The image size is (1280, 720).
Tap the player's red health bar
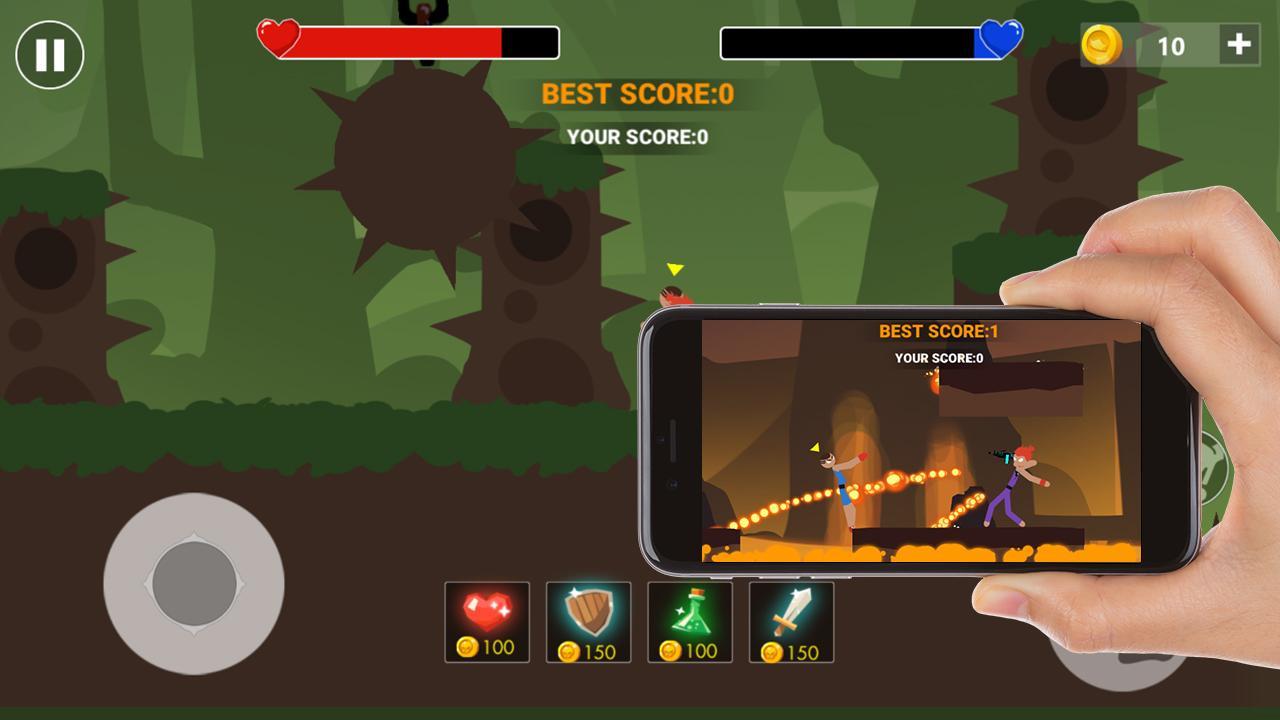tap(400, 42)
